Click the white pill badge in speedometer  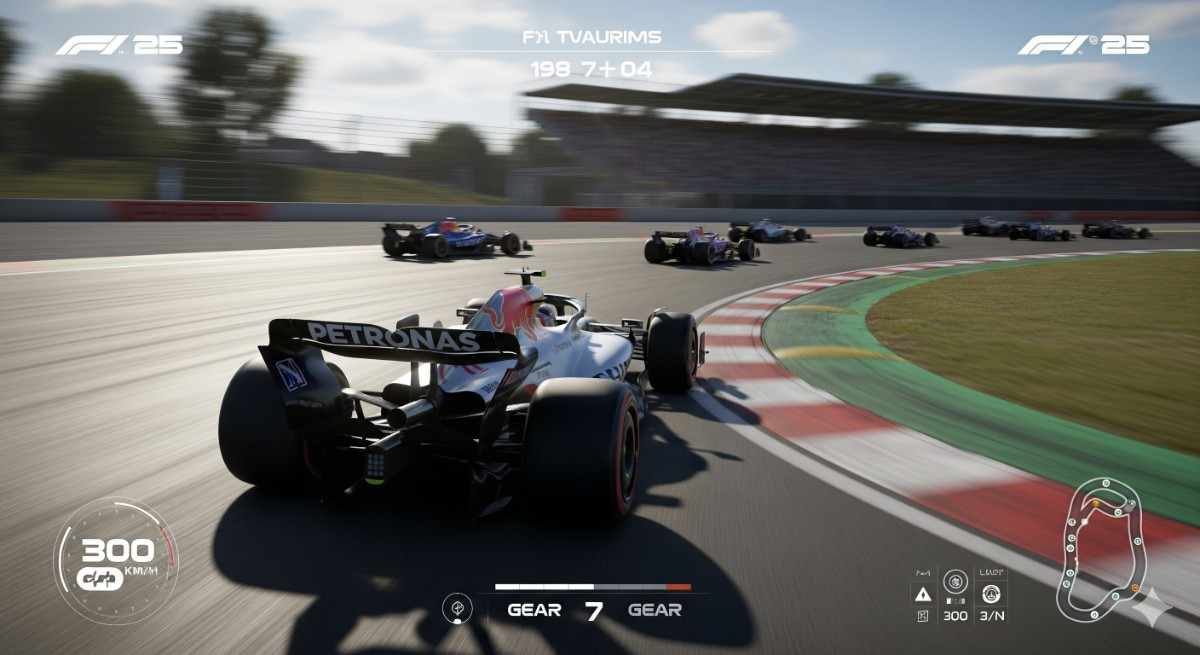[100, 577]
